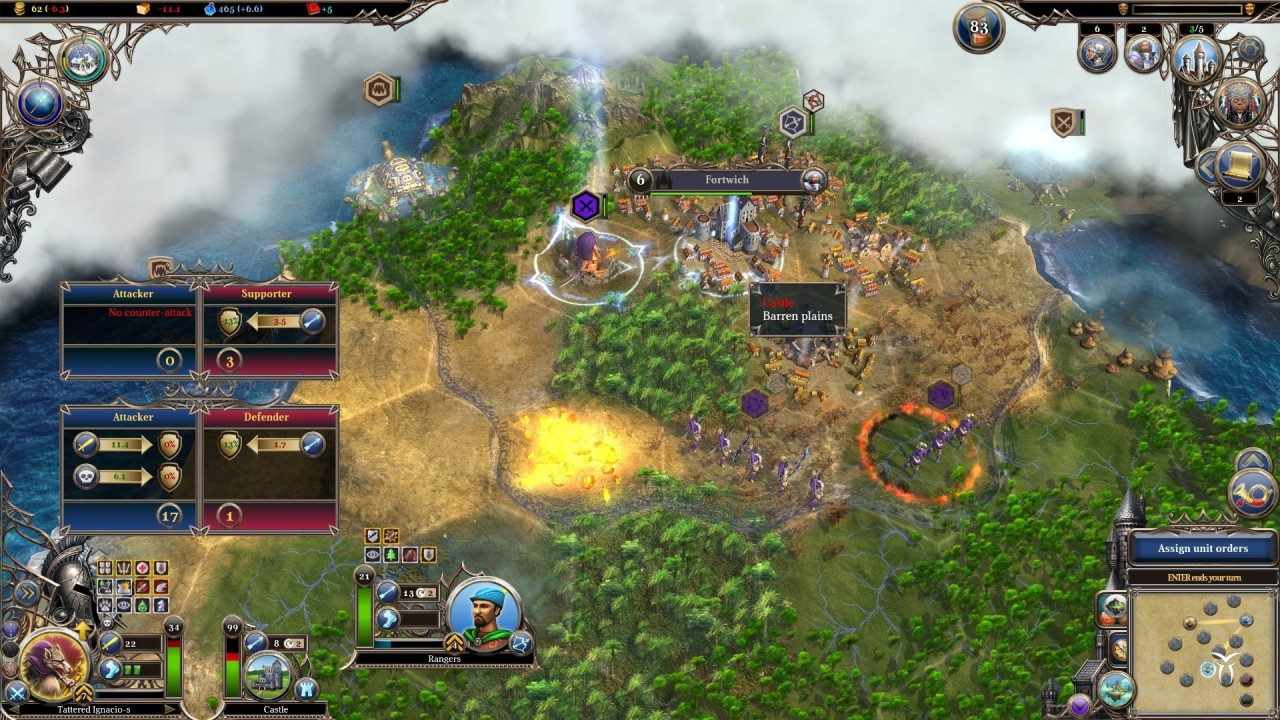This screenshot has height=720, width=1280.
Task: Click the double-arrow next unit button
Action: [x=27, y=593]
